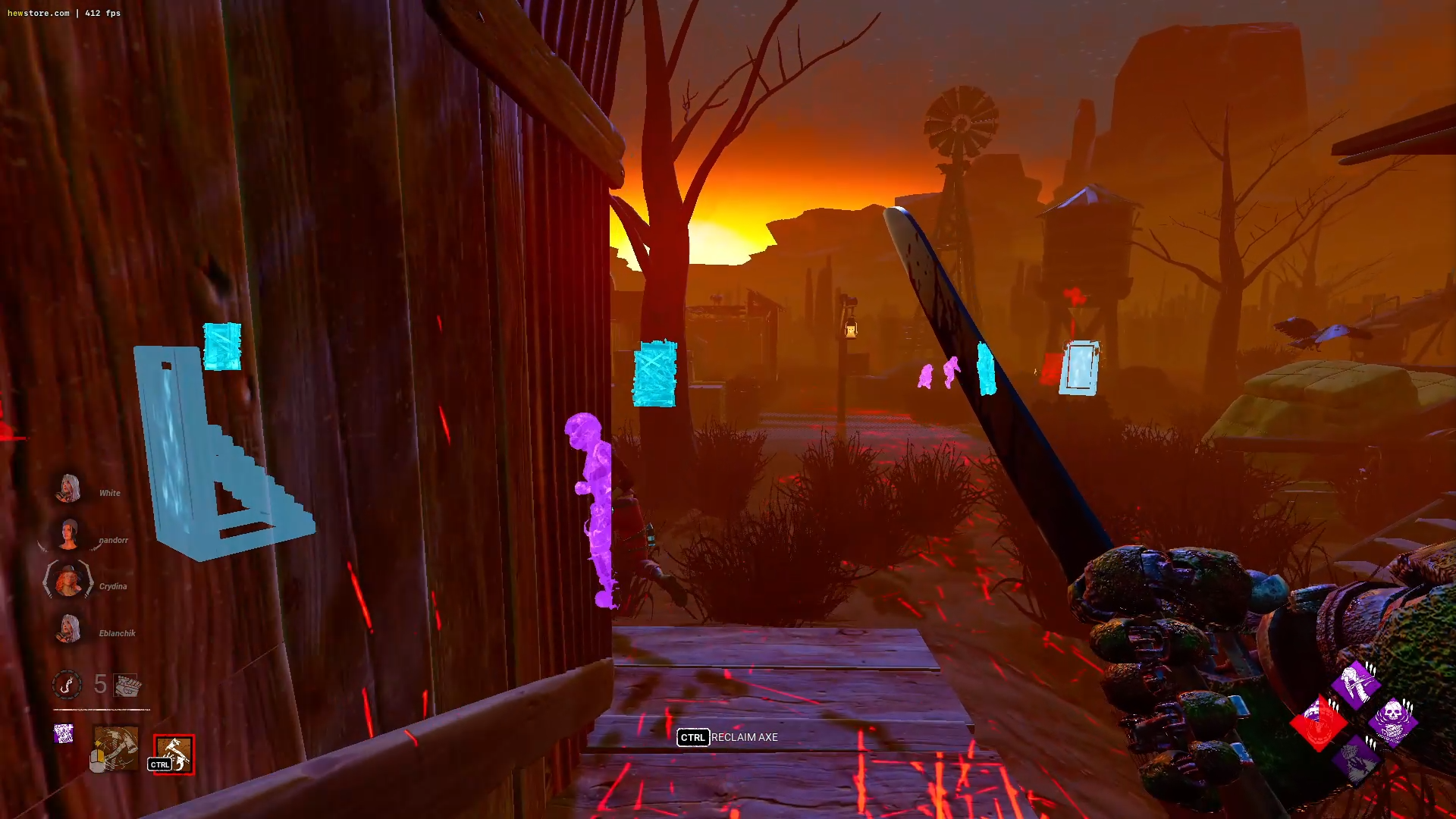The height and width of the screenshot is (819, 1456).
Task: Select the top perk with the arm
Action: [1355, 684]
